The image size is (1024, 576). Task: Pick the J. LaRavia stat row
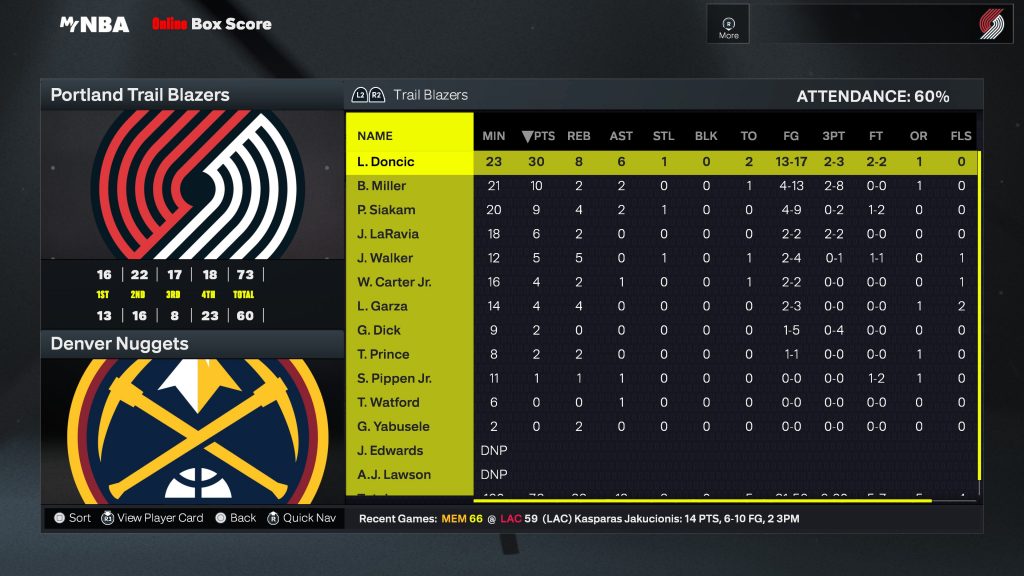pos(388,234)
